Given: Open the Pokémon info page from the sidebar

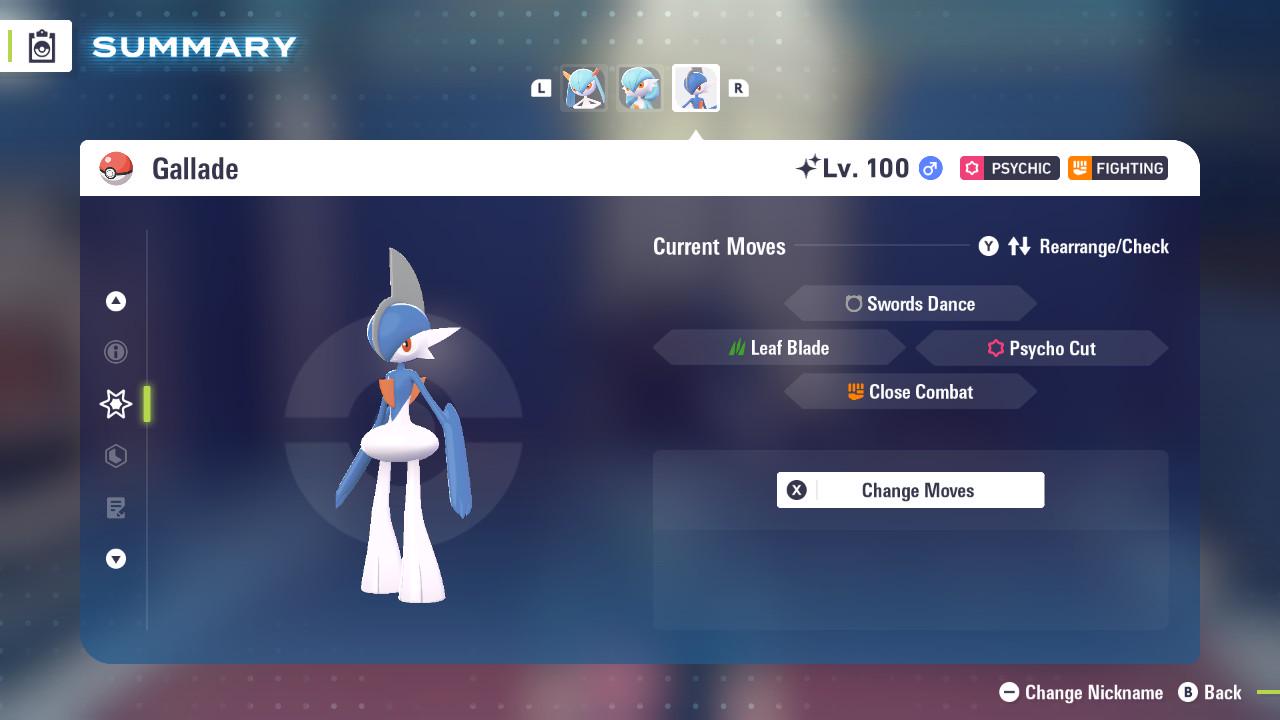Looking at the screenshot, I should click(x=116, y=352).
